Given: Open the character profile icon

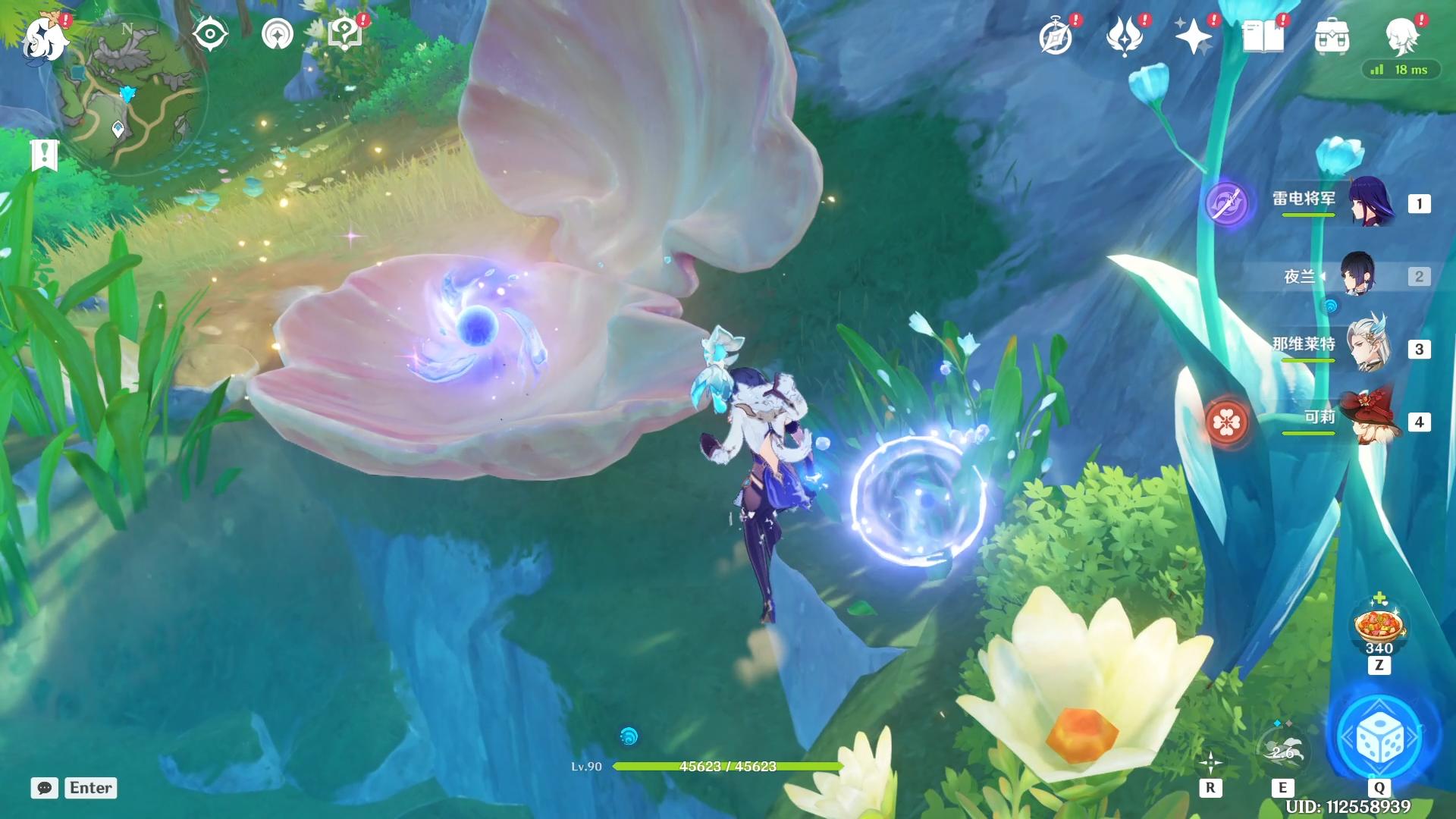Looking at the screenshot, I should point(1401,34).
